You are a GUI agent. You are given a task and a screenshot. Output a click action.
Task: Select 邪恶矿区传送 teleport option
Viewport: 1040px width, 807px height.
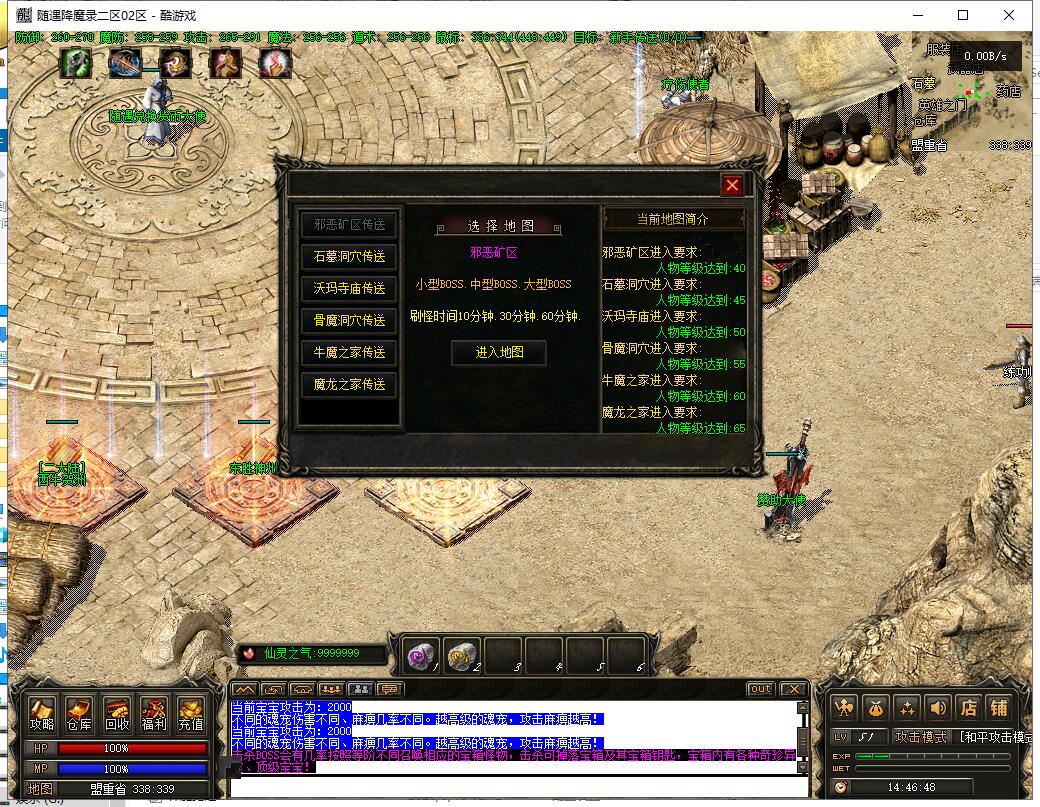click(349, 225)
